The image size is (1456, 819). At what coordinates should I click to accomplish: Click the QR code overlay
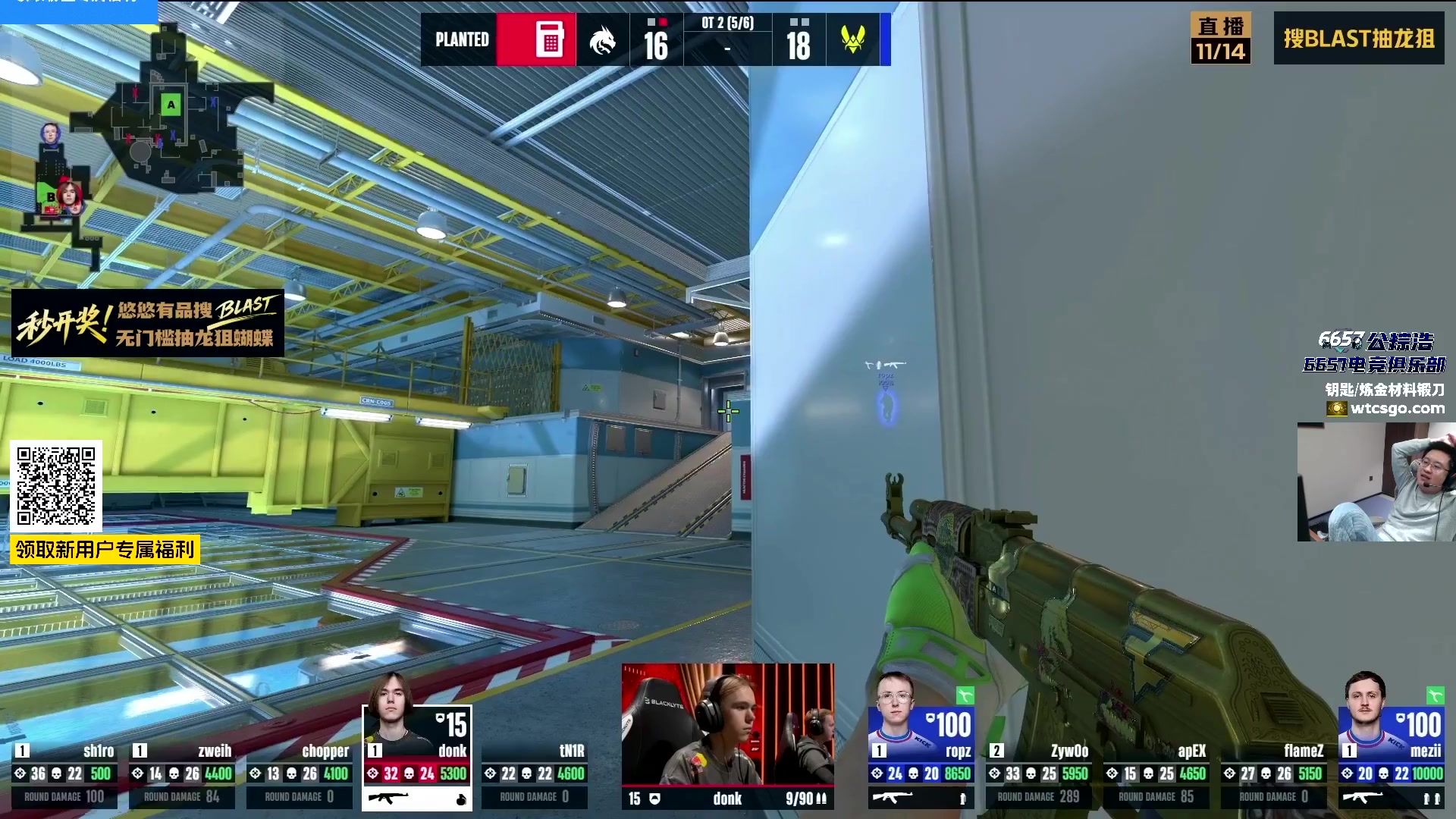[x=56, y=486]
